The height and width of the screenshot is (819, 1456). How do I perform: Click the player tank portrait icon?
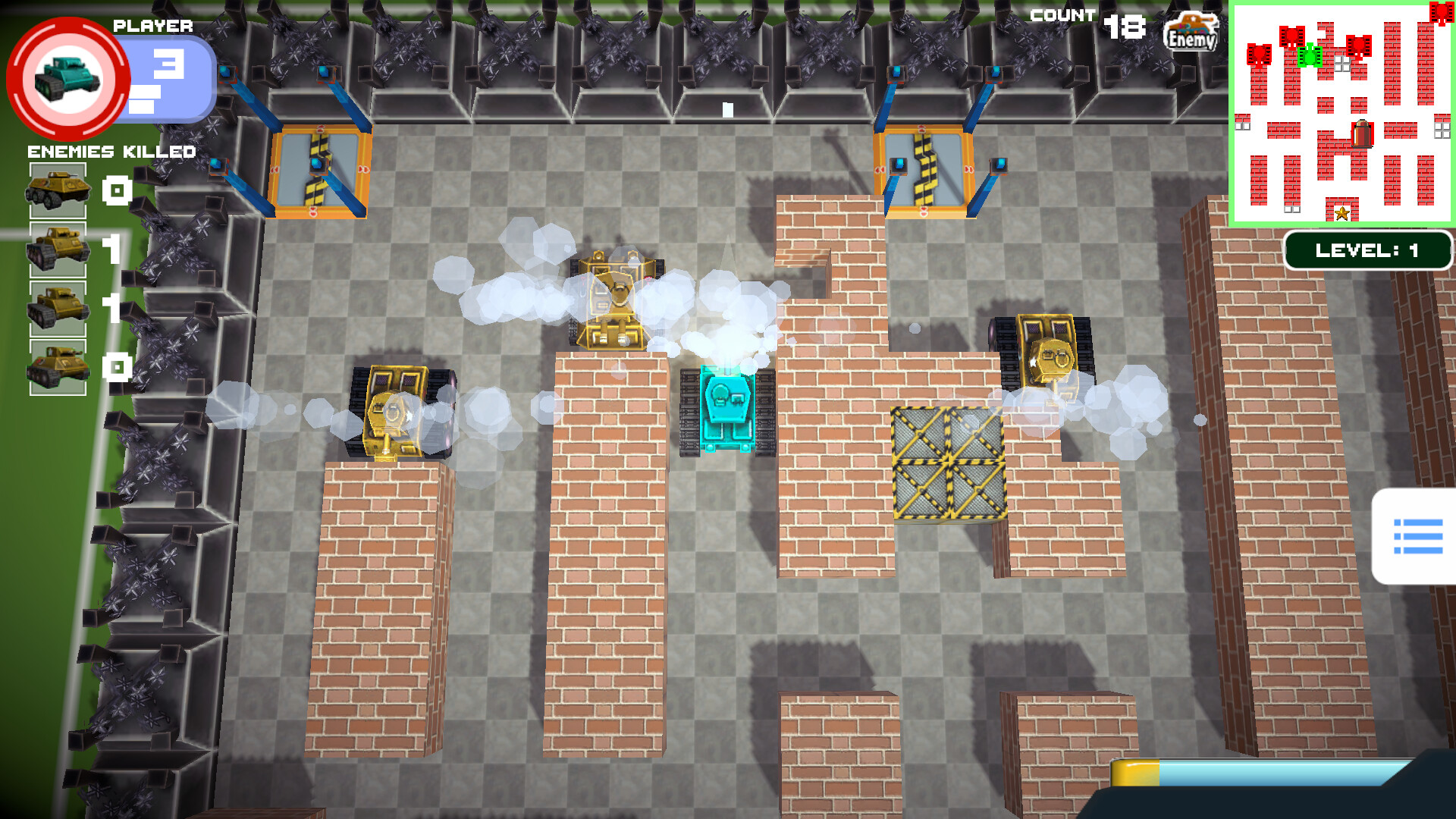(67, 78)
